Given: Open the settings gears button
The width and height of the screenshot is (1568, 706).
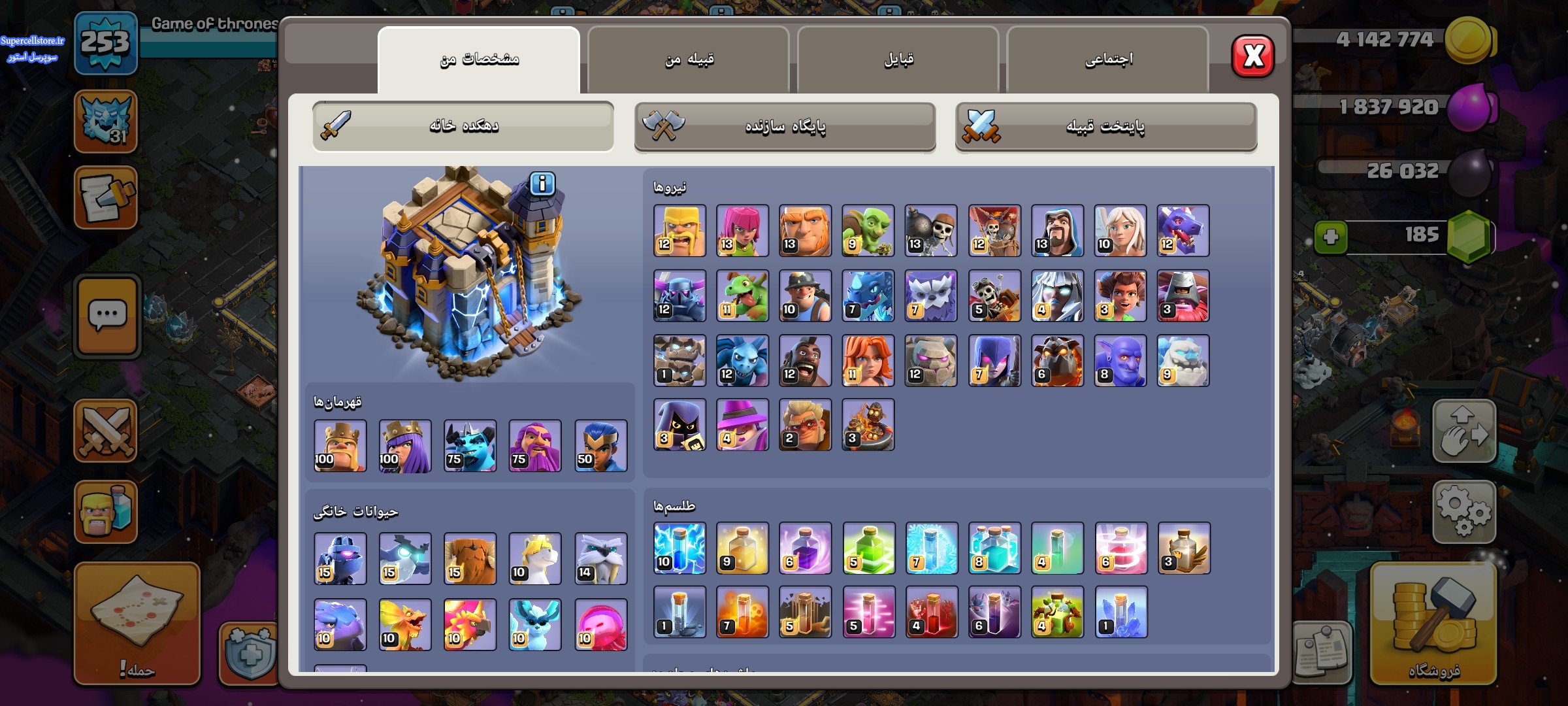Looking at the screenshot, I should 1463,512.
